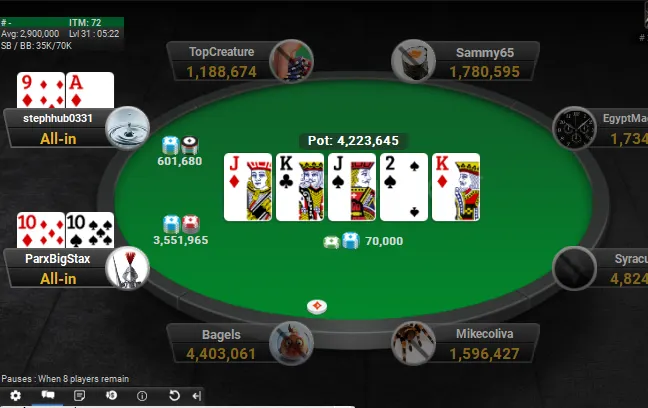The width and height of the screenshot is (648, 408).
Task: Show the notes panel icon
Action: [79, 396]
